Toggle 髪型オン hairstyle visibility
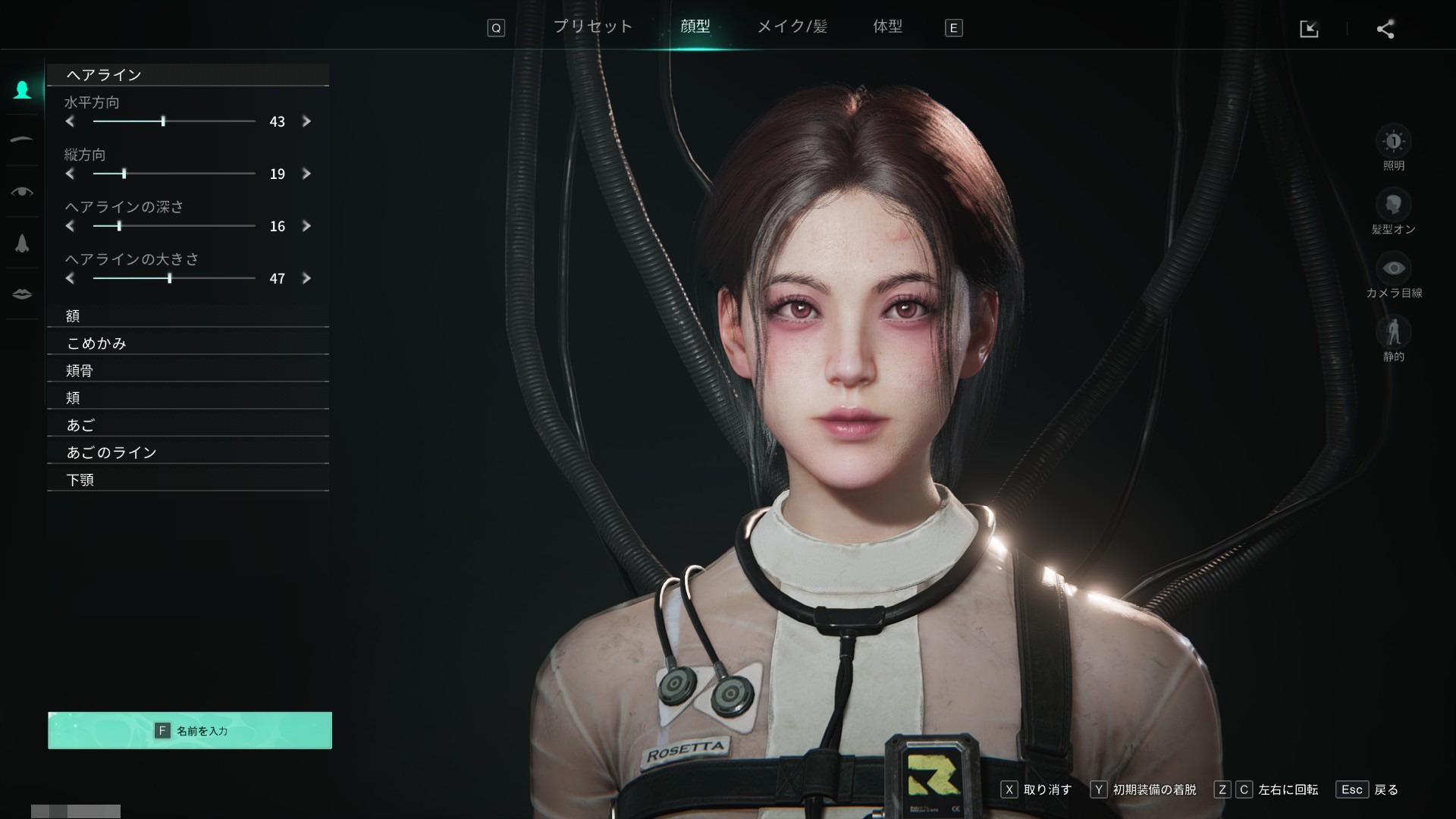 click(x=1393, y=205)
